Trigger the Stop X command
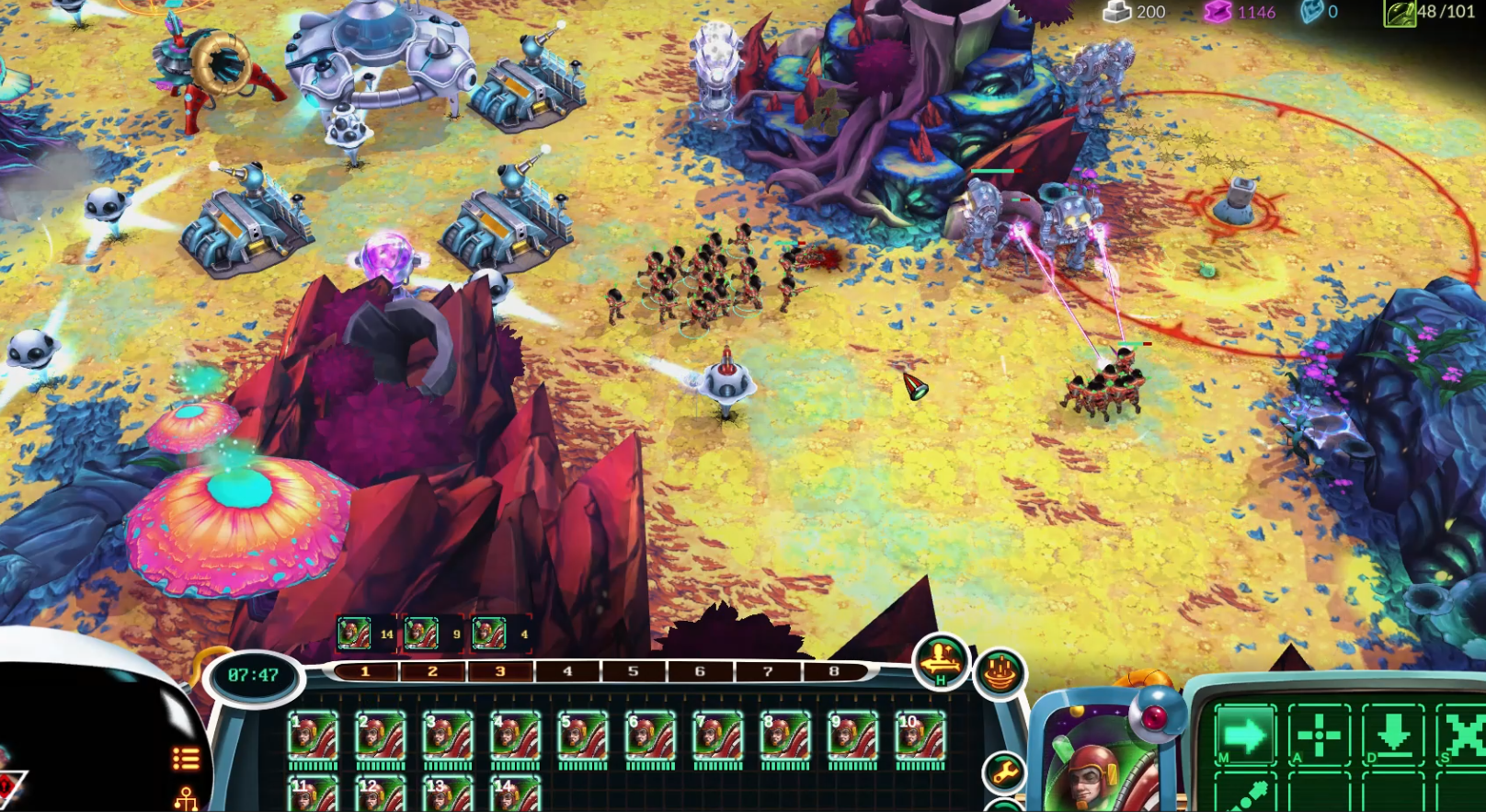 click(1461, 736)
